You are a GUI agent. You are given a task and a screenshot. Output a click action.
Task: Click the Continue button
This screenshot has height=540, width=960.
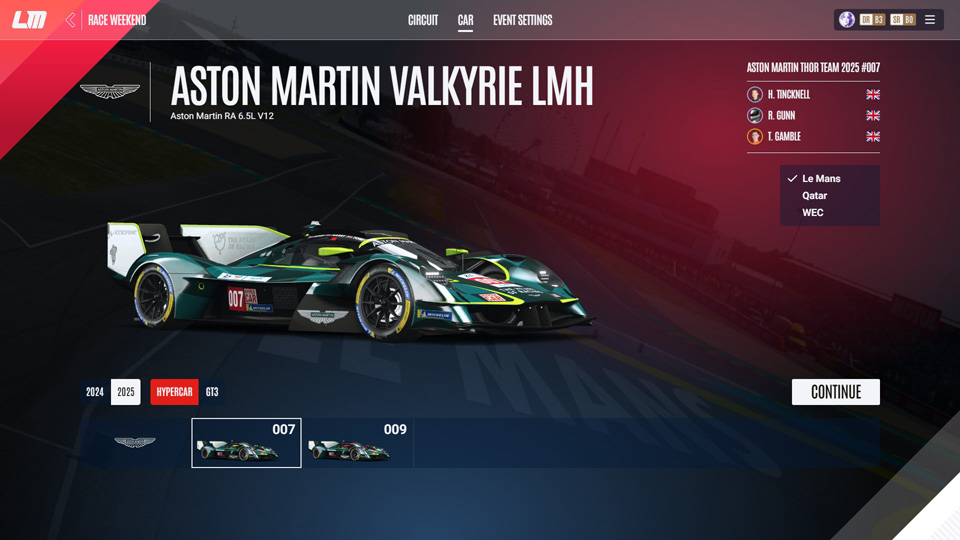[835, 392]
